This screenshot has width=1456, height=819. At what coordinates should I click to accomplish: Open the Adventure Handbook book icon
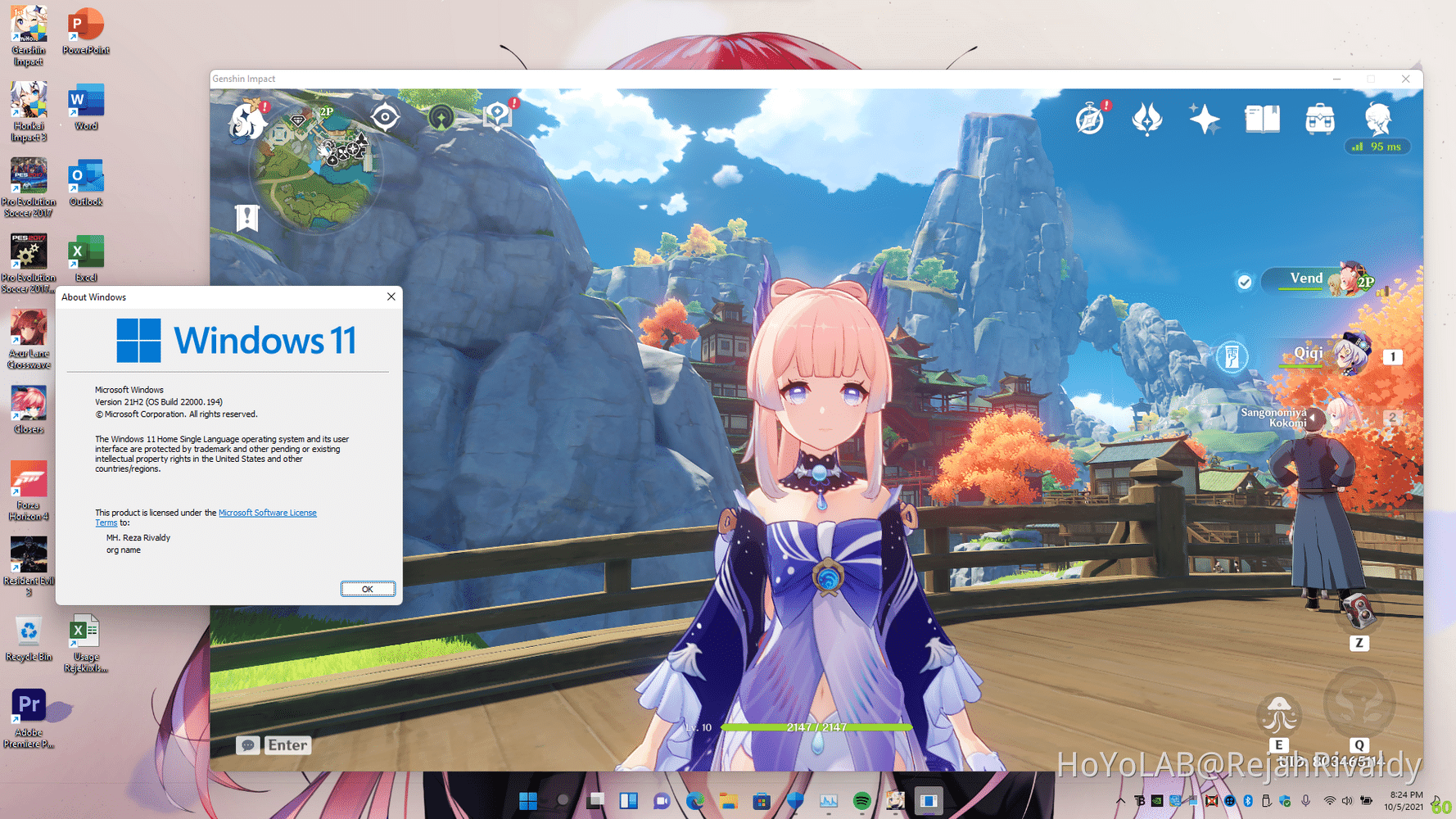(x=1262, y=118)
